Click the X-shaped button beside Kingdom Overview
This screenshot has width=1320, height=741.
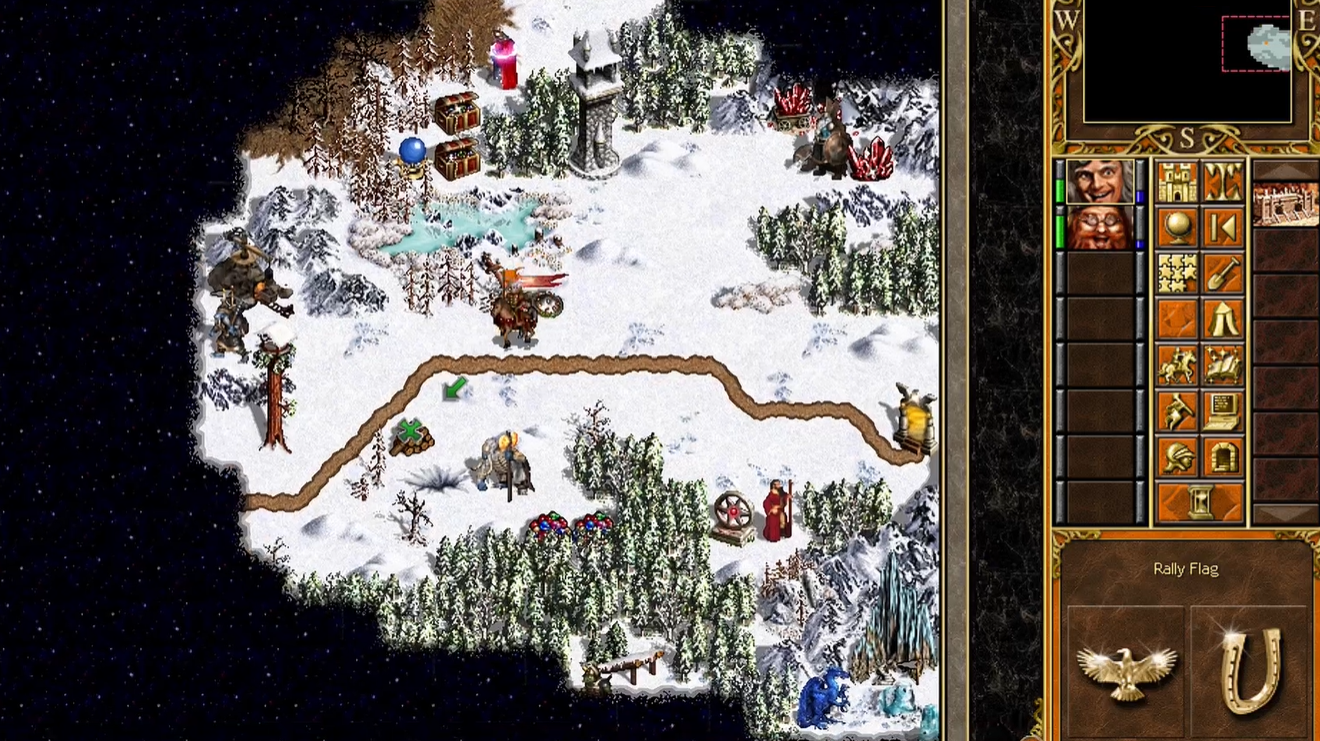(x=1223, y=183)
